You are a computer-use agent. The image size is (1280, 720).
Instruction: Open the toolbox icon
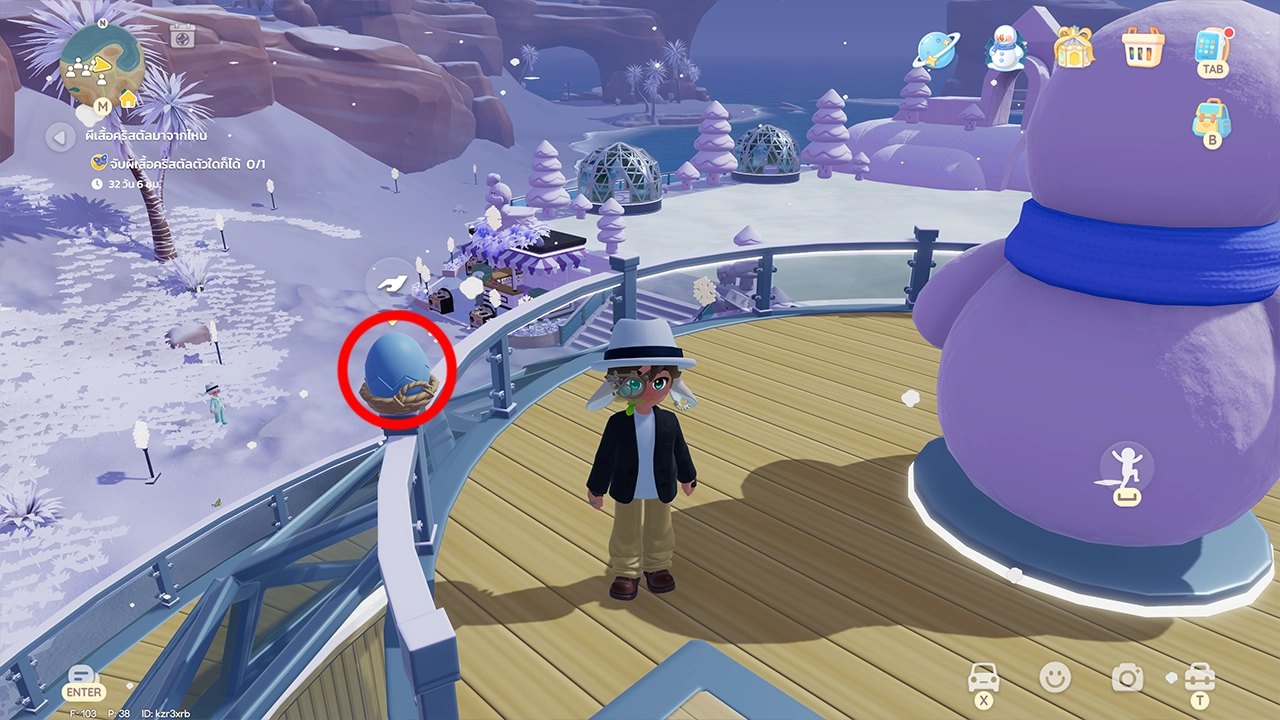click(x=1199, y=677)
